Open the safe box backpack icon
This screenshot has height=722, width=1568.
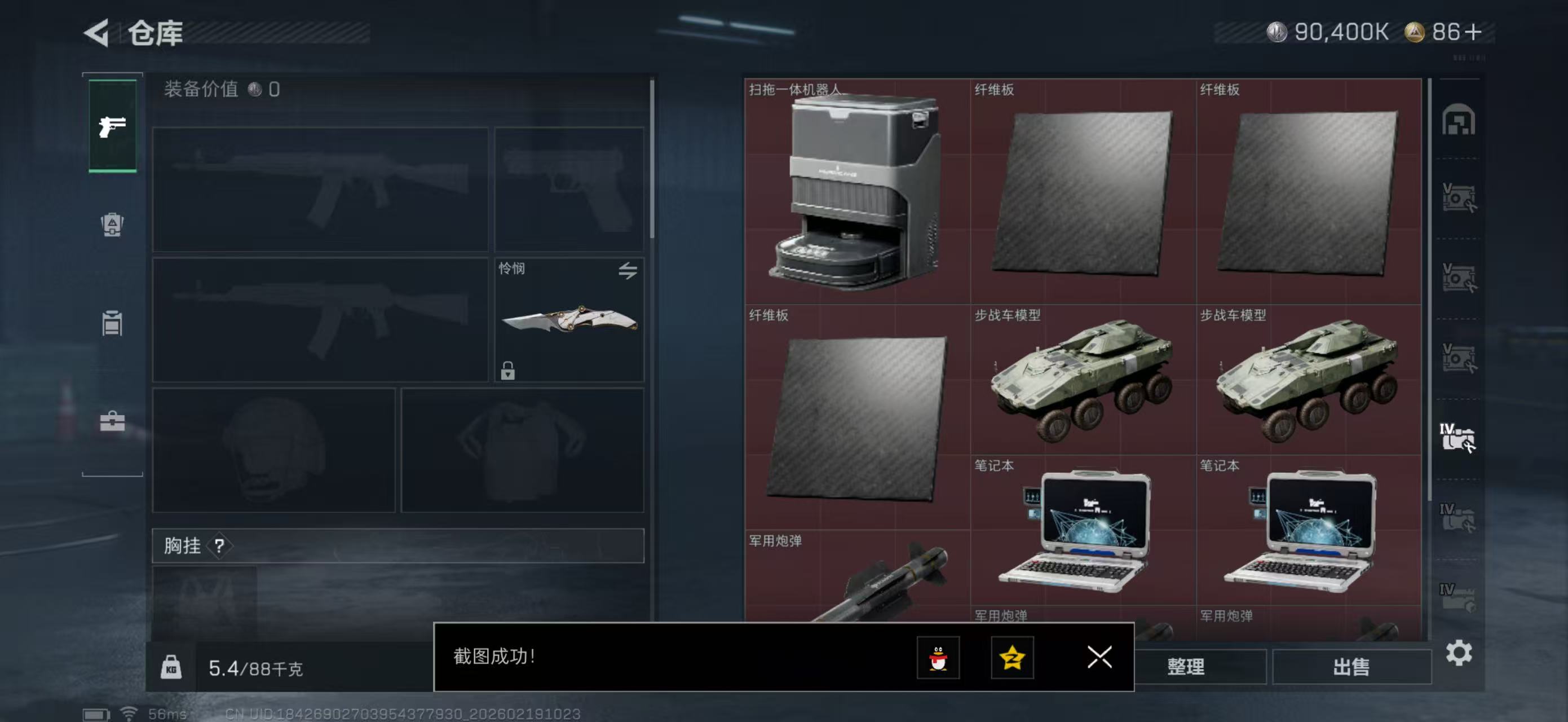112,225
